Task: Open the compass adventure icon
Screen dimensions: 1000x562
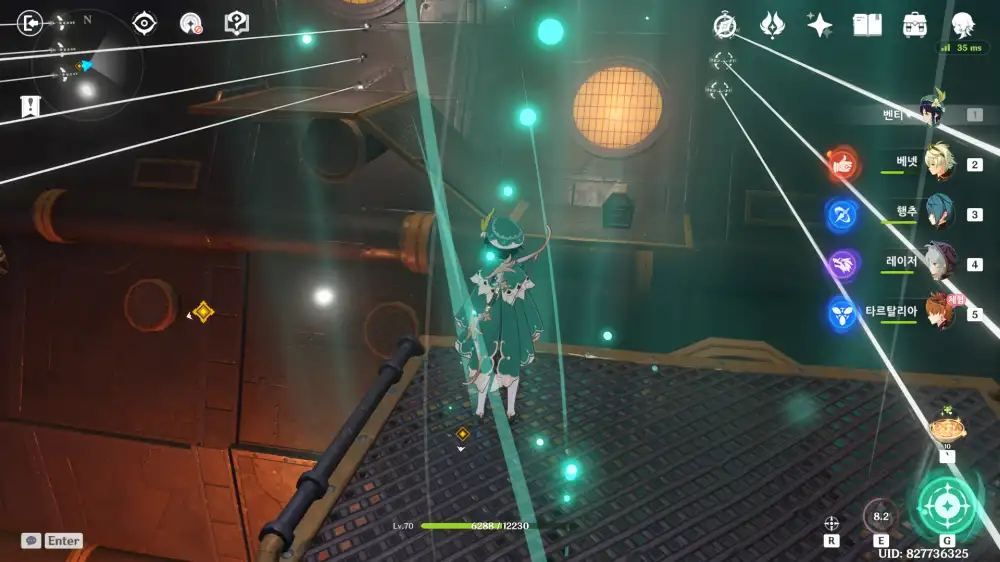Action: (x=725, y=25)
